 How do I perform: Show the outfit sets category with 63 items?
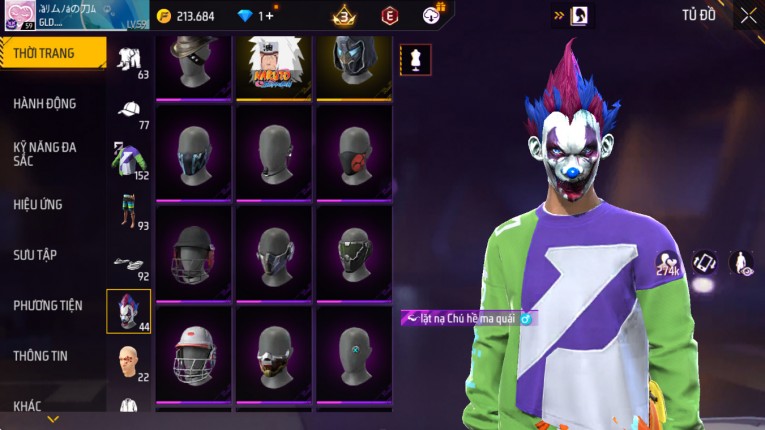point(129,58)
